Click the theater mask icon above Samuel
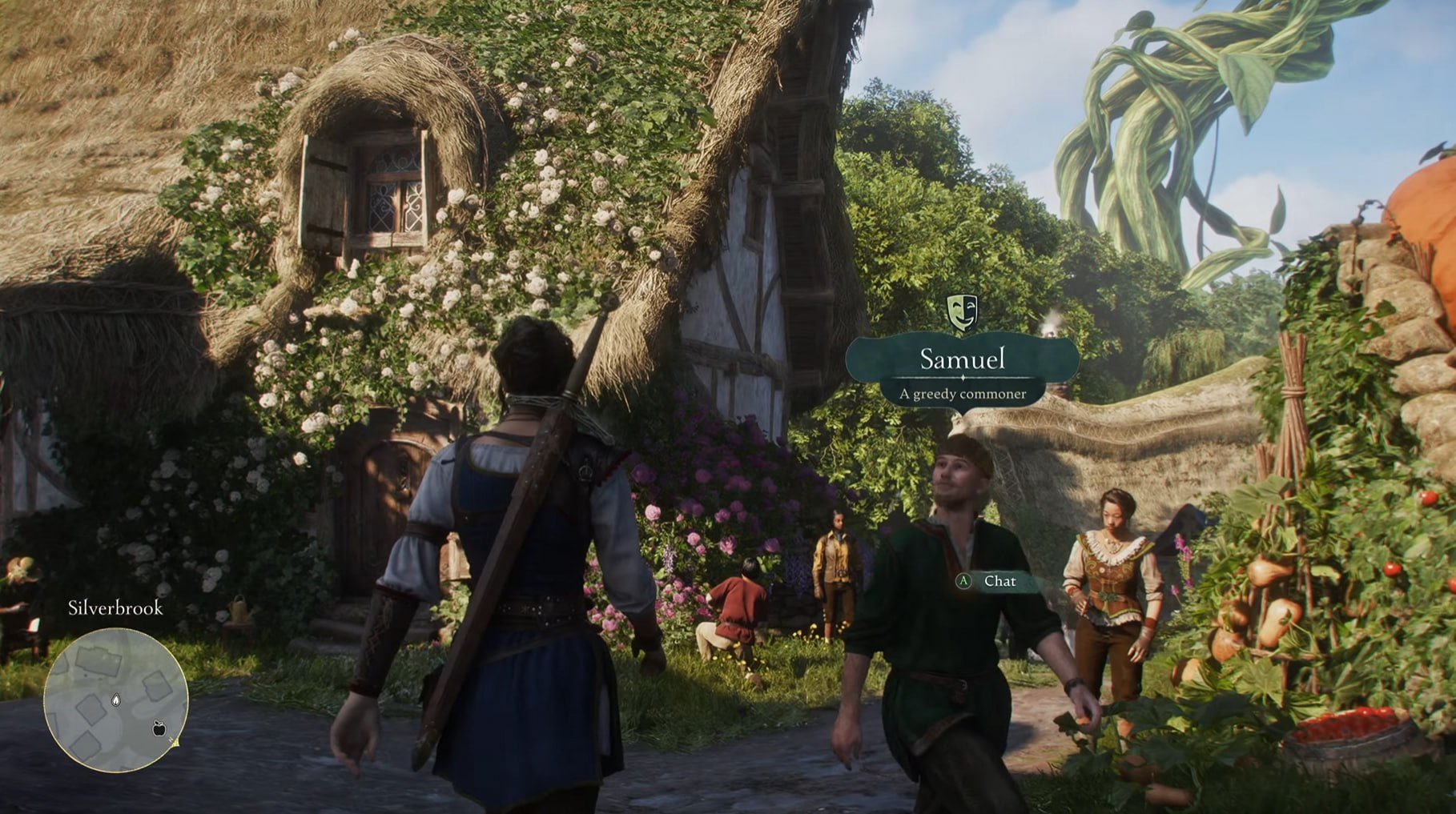1456x814 pixels. coord(962,311)
